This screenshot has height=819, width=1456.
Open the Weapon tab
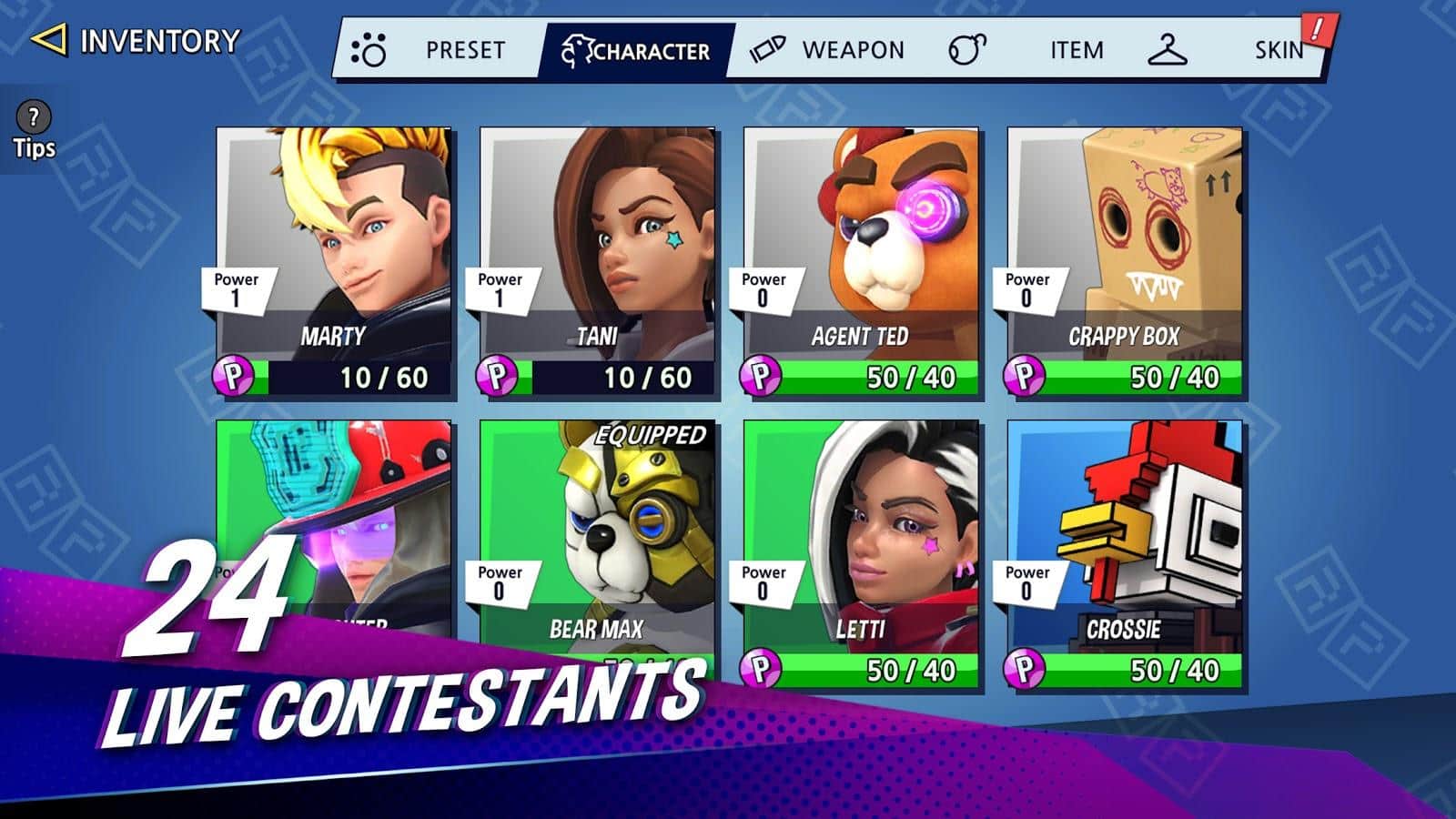point(828,50)
